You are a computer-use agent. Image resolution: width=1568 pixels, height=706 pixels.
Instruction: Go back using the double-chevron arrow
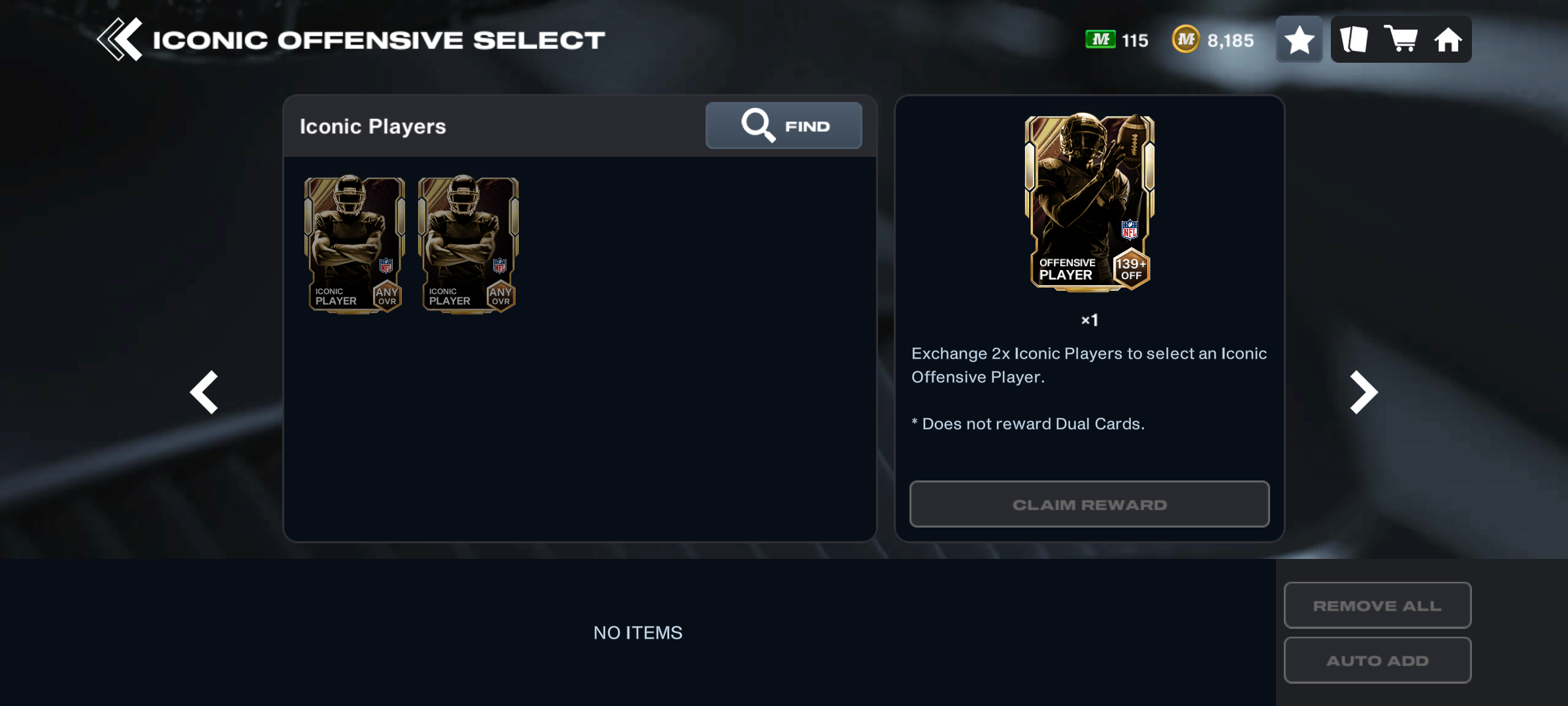pyautogui.click(x=120, y=40)
